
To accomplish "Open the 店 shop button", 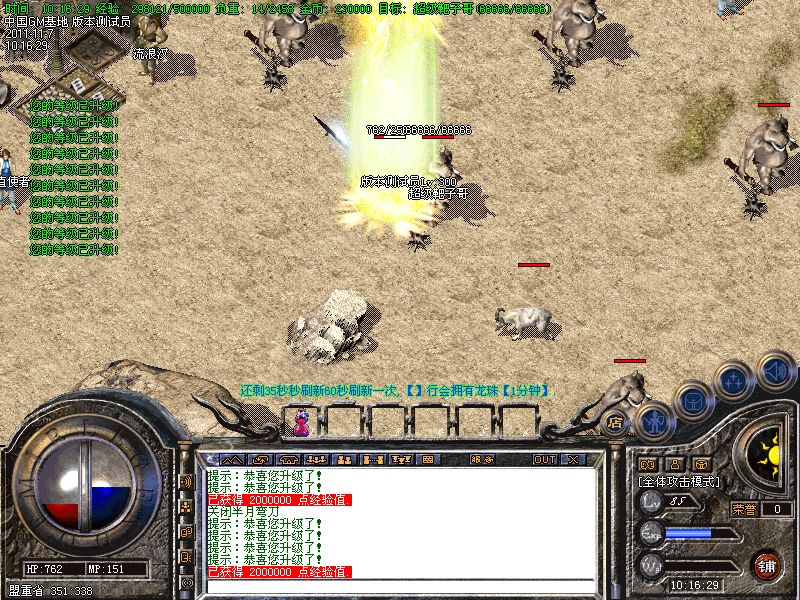I will pos(616,423).
